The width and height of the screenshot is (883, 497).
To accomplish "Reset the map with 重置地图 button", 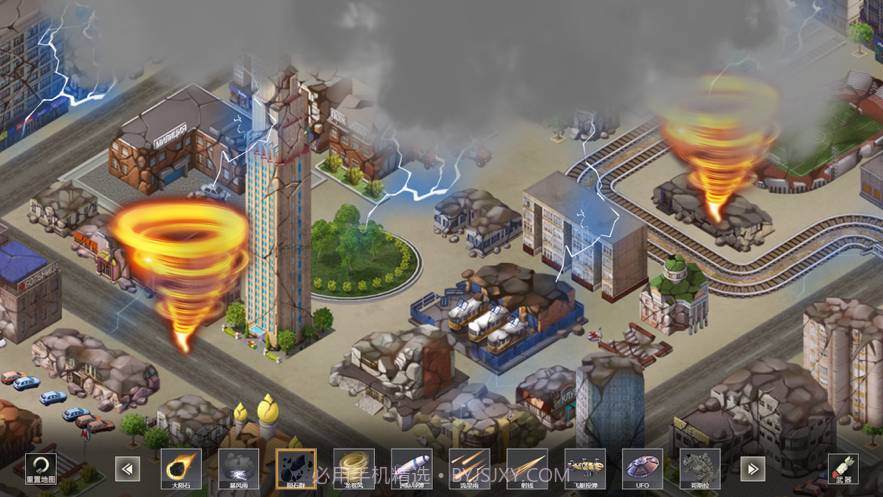I will click(x=41, y=468).
